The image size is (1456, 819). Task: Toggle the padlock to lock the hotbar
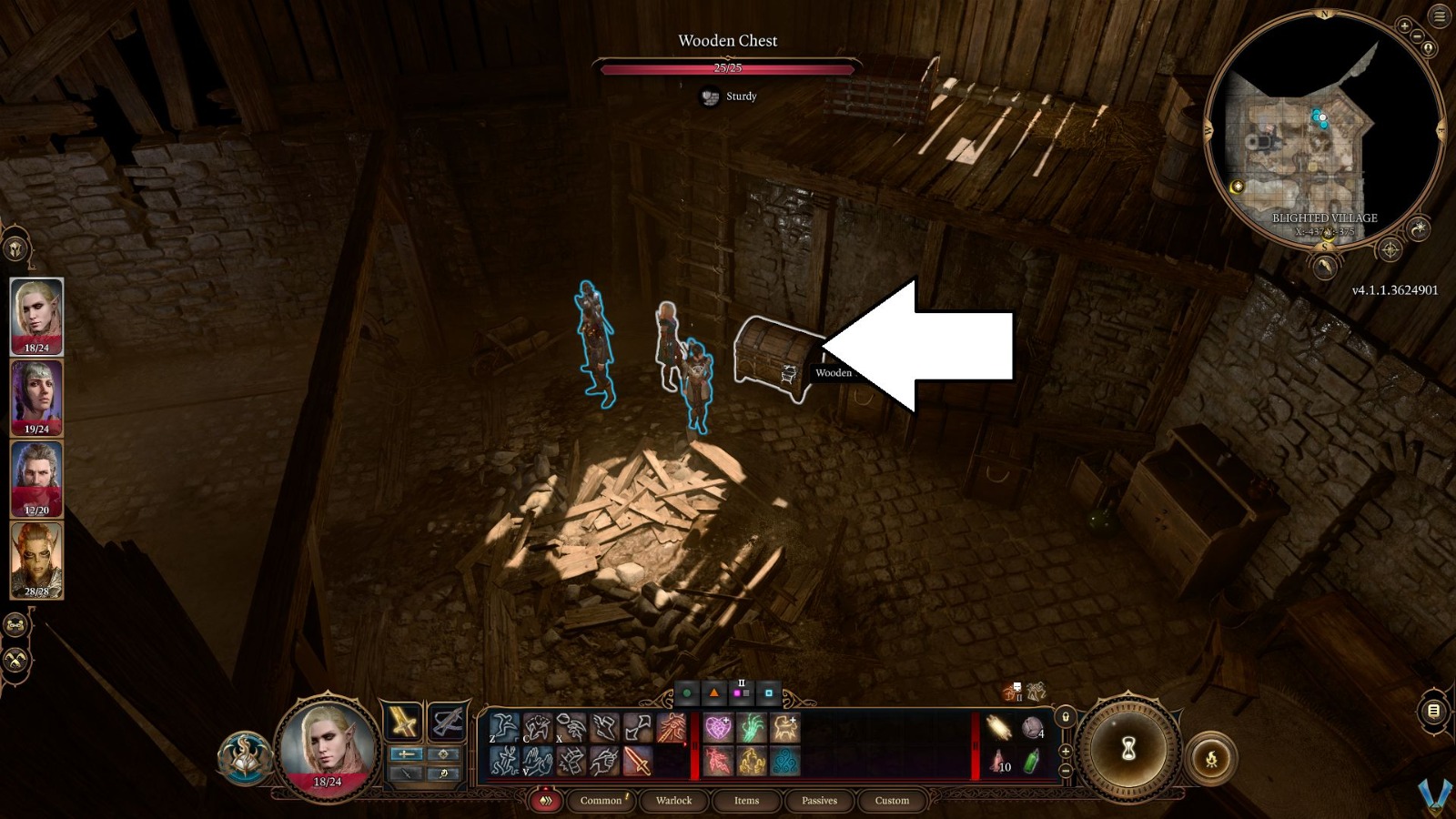click(x=1066, y=716)
